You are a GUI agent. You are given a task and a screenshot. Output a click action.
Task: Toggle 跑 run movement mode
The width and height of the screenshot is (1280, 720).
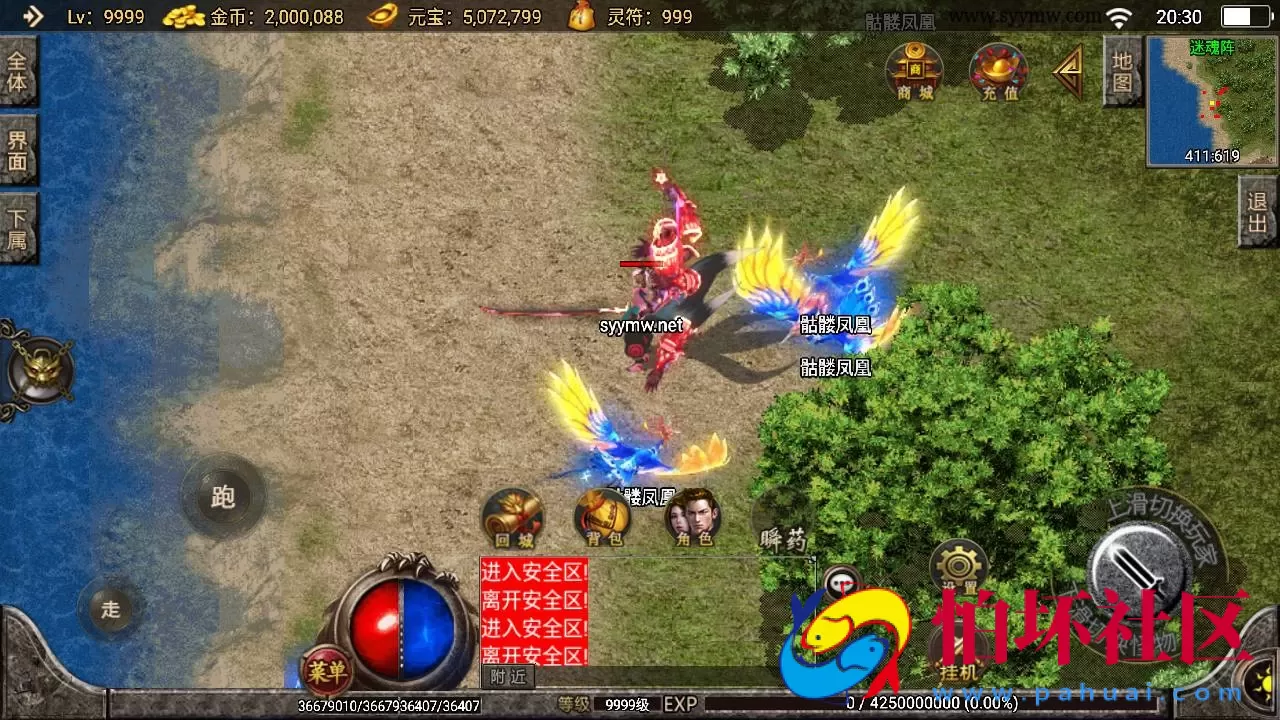222,497
